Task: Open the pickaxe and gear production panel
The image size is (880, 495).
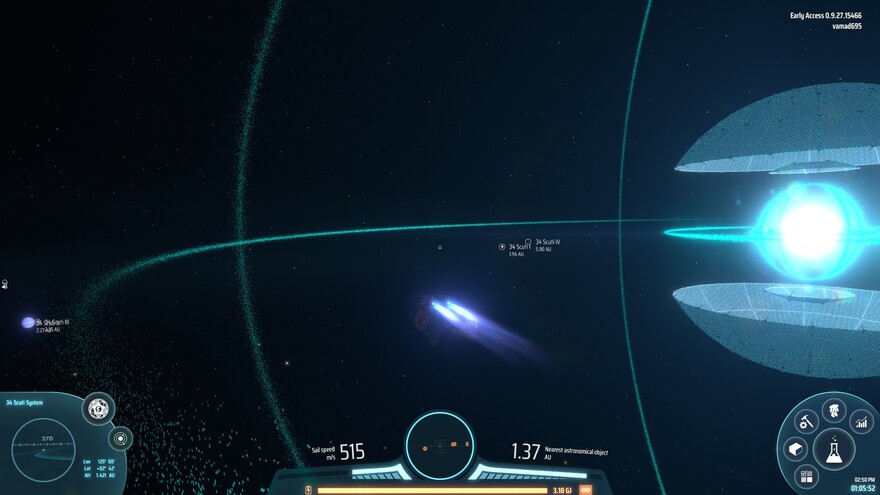Action: [806, 422]
